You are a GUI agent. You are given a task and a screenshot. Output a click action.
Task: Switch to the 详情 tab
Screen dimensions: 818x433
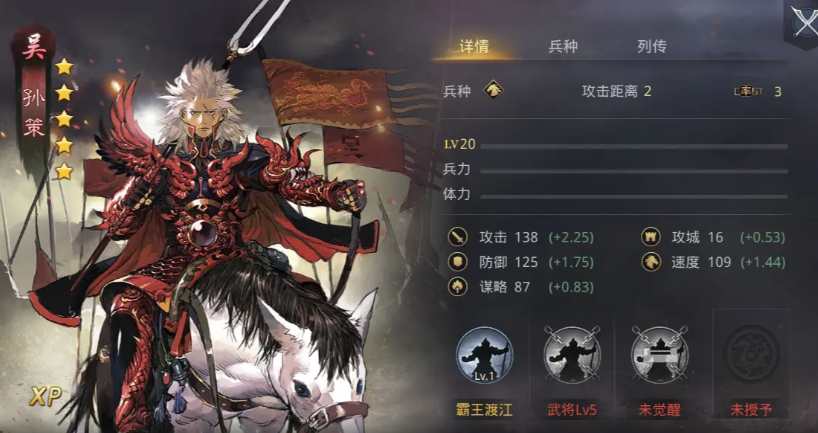pos(473,47)
